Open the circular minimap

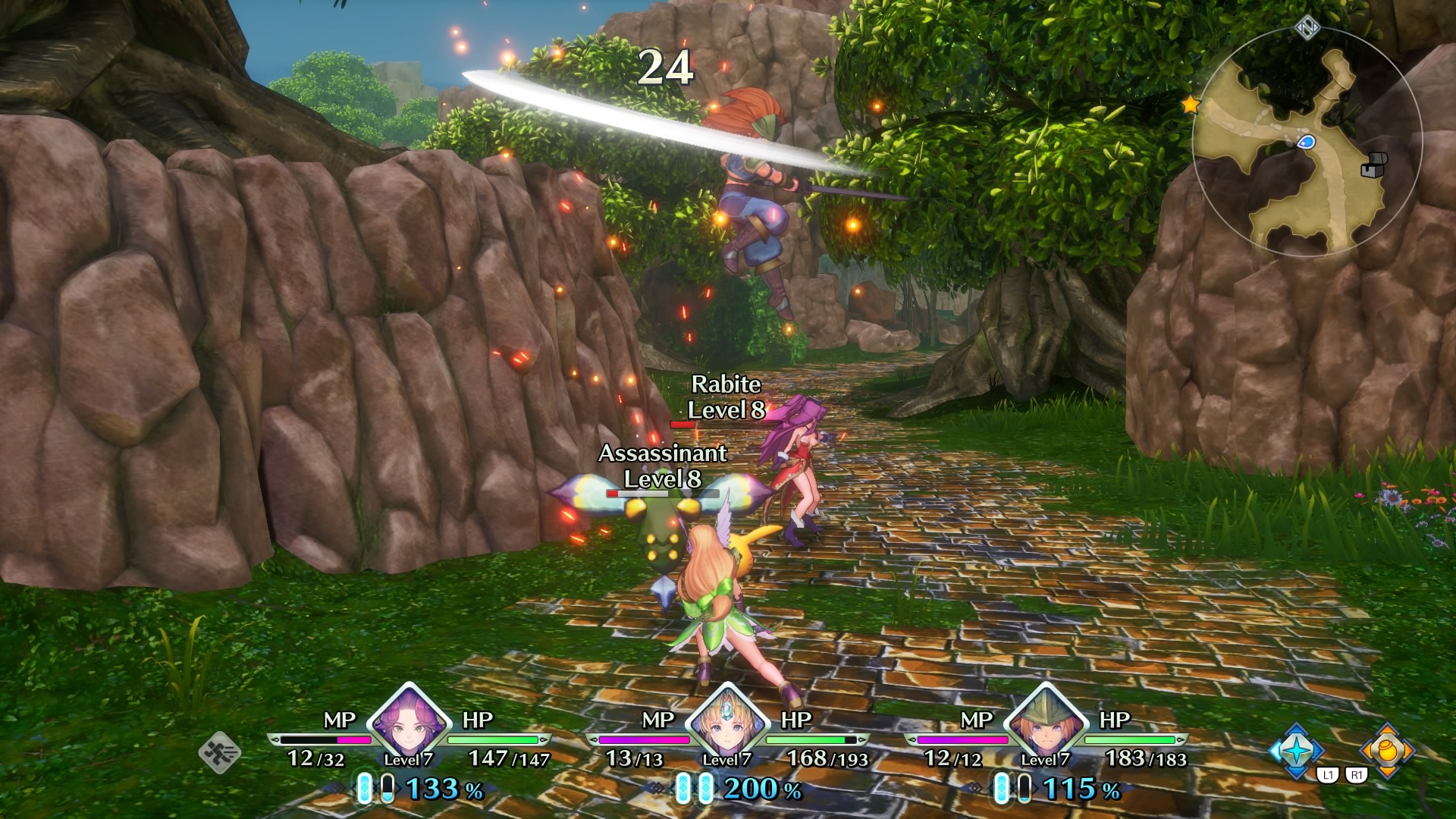coord(1306,144)
